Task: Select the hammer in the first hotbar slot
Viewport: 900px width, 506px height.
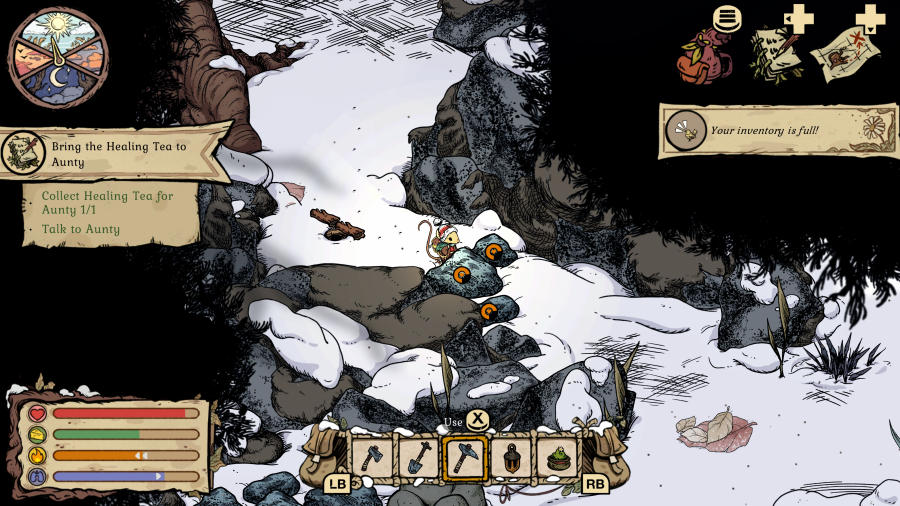Action: pos(371,457)
